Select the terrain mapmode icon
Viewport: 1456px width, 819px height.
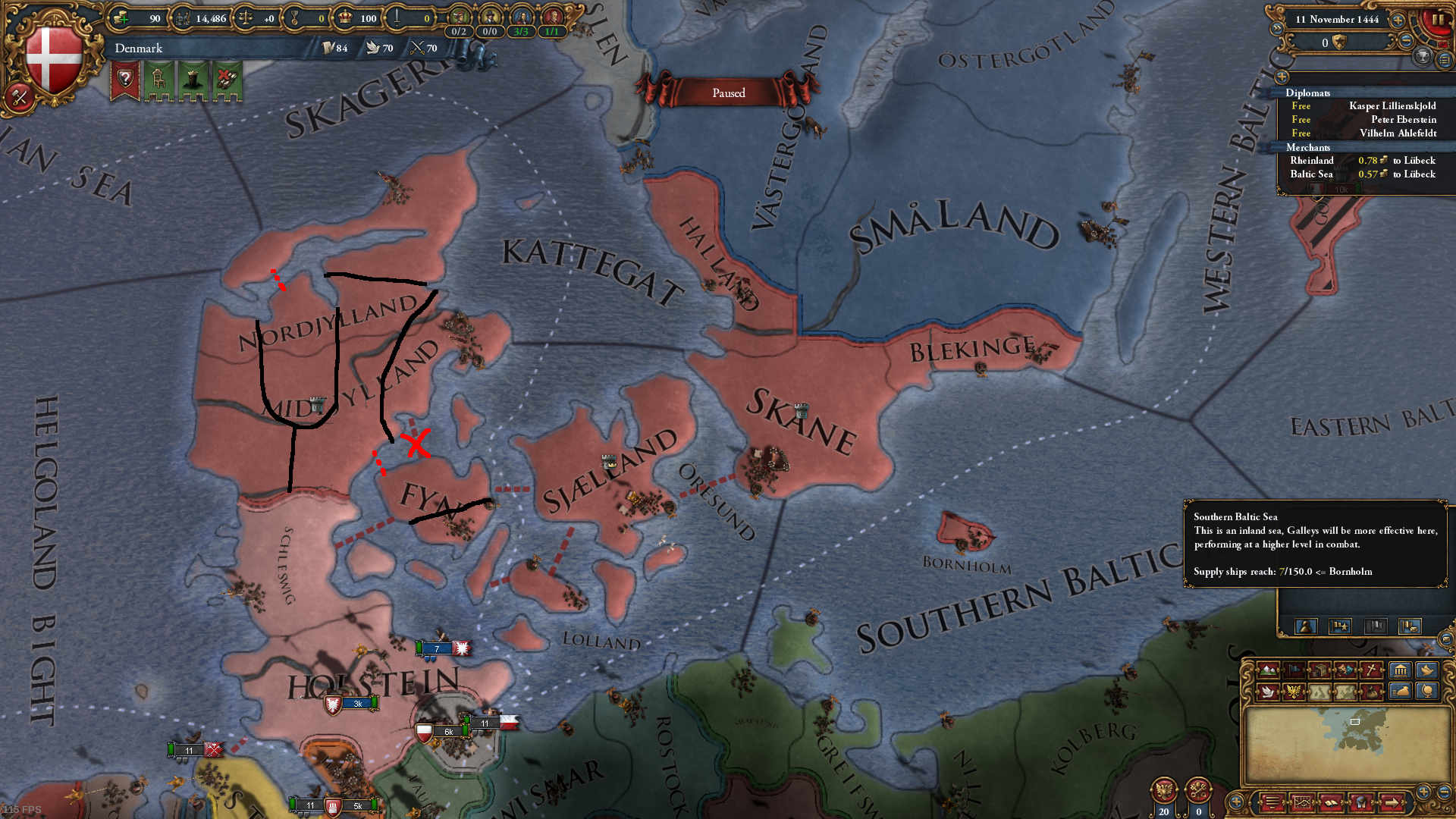(x=1267, y=670)
